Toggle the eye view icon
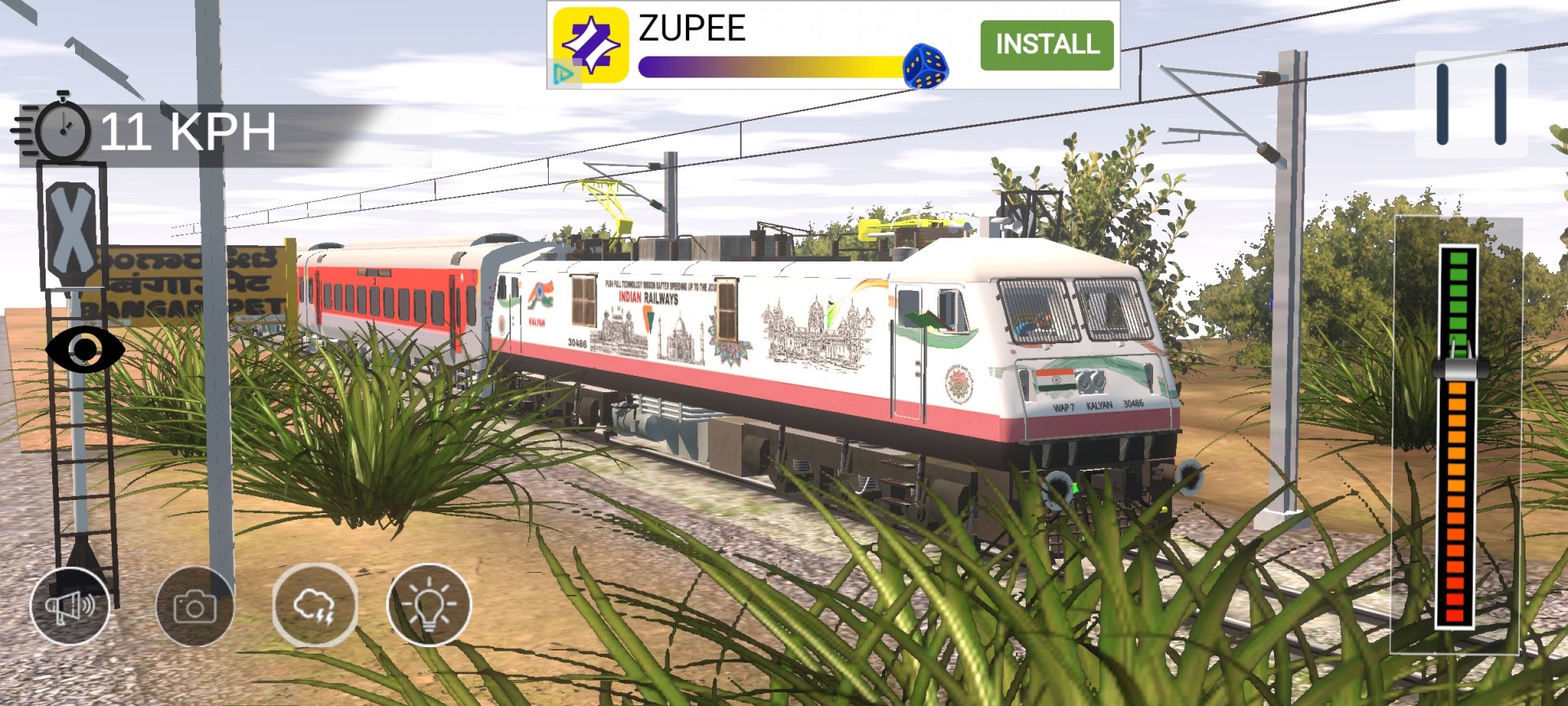The width and height of the screenshot is (1568, 706). [85, 350]
